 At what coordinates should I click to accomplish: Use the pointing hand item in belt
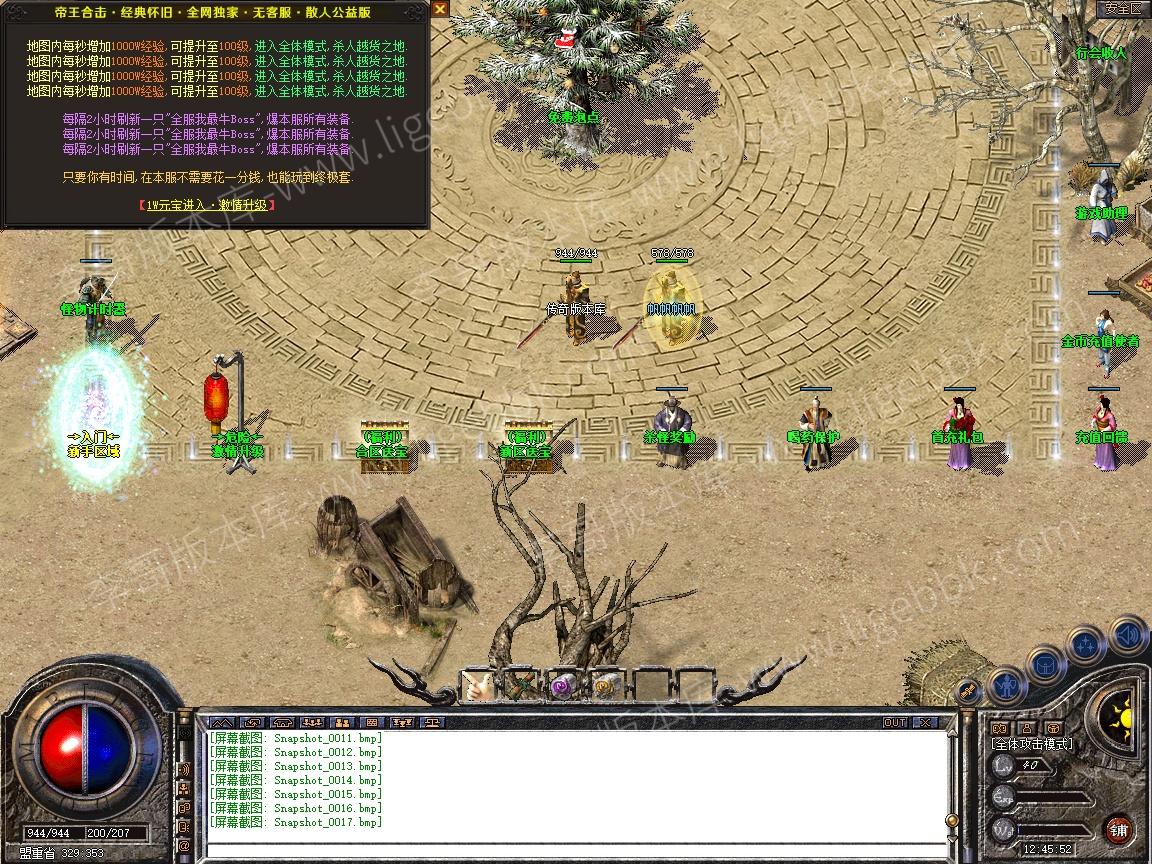point(478,685)
